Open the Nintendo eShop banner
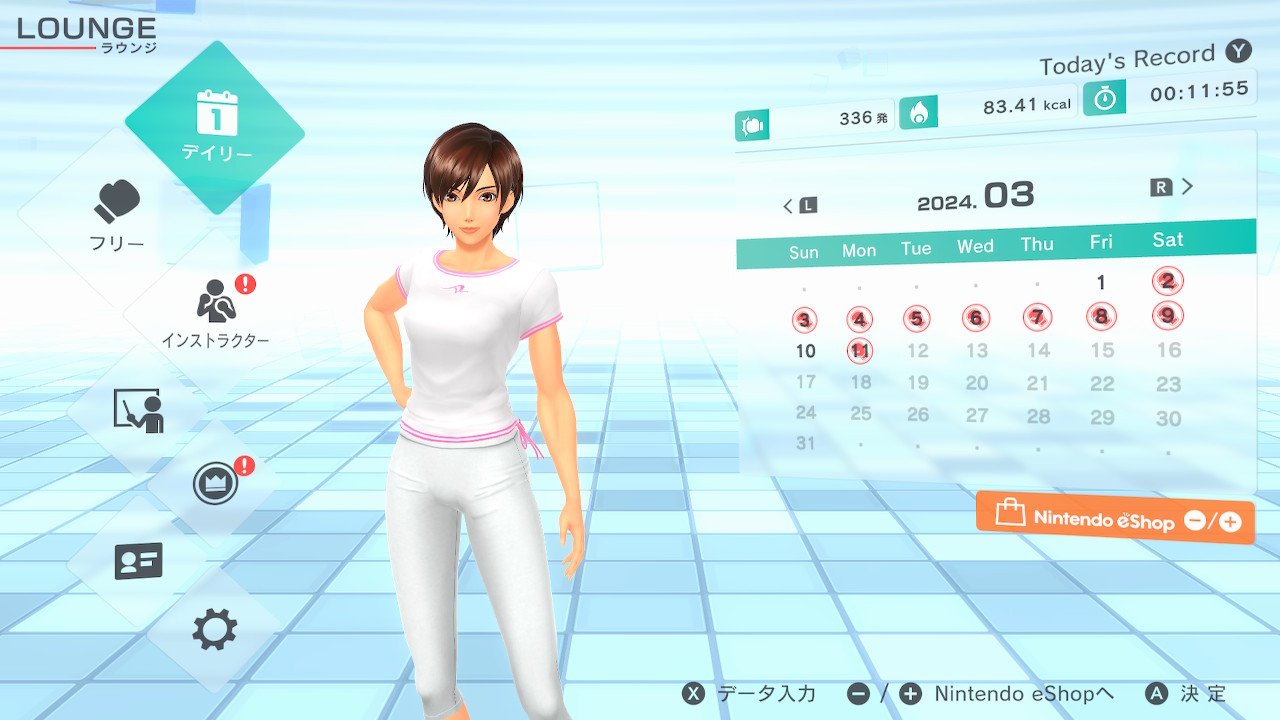Screen dimensions: 1280x720 tap(1115, 519)
